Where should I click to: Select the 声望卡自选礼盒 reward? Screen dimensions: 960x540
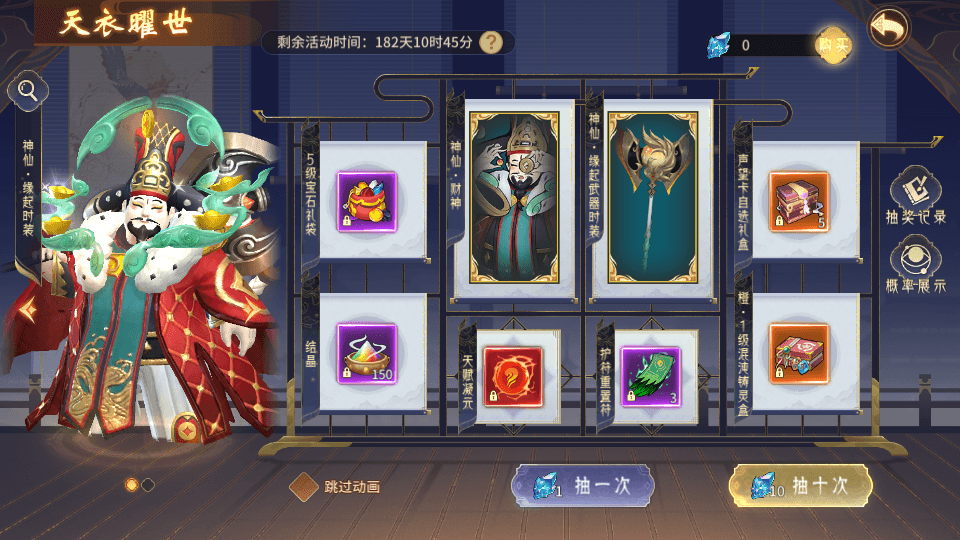(x=799, y=201)
